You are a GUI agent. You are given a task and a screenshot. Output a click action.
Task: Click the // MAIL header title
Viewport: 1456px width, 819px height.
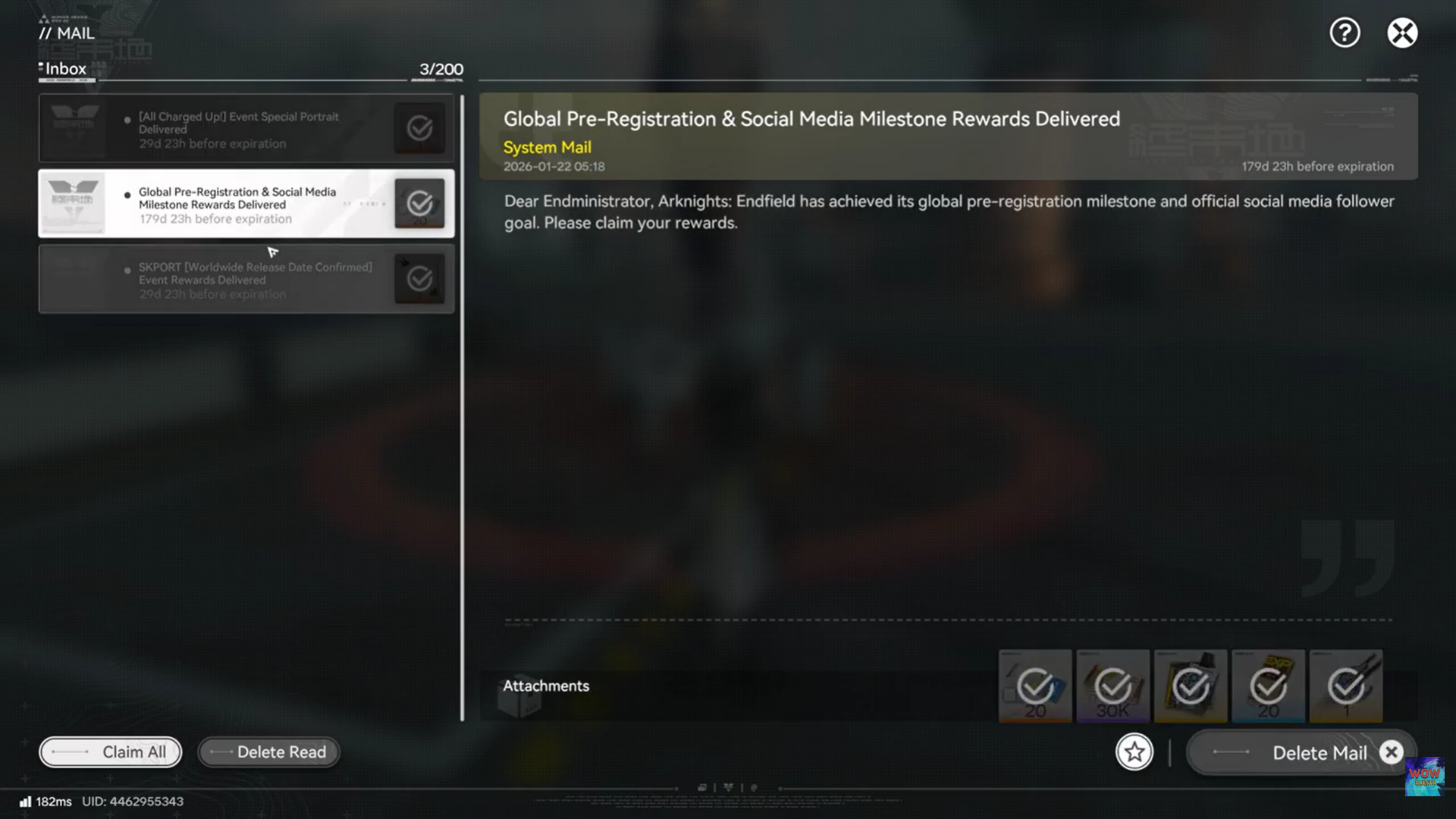pos(67,33)
